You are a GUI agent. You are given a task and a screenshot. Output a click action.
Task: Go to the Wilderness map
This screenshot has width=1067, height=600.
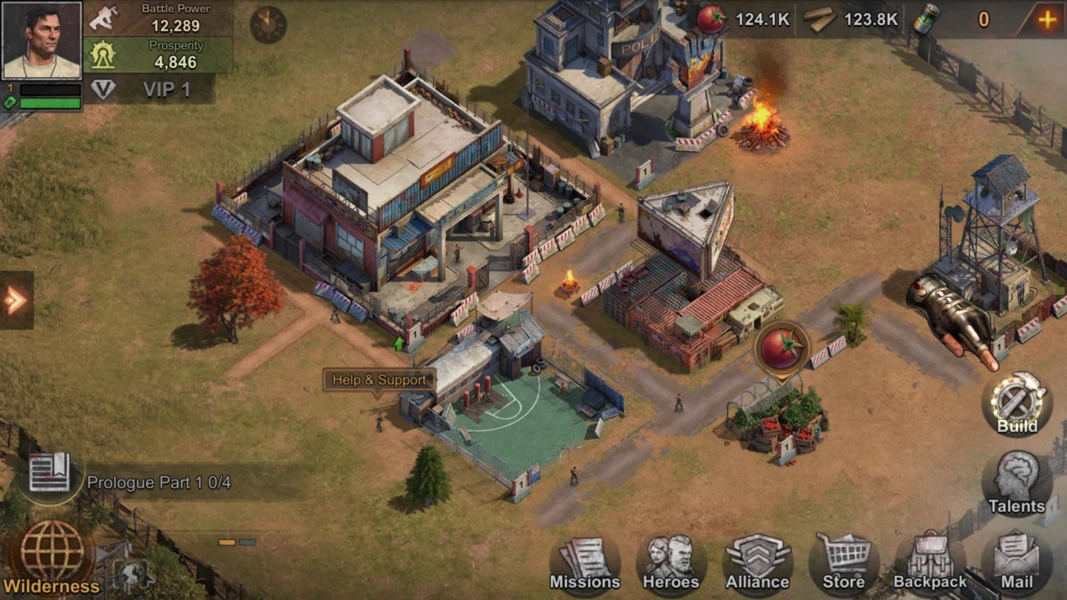pos(52,558)
